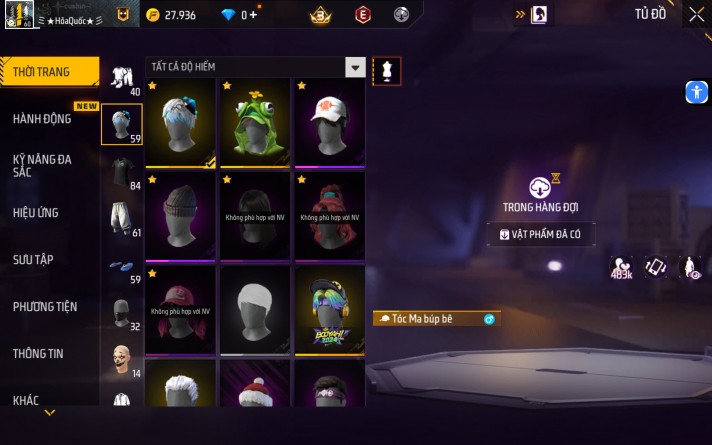Open the accessibility overlay button

pyautogui.click(x=697, y=92)
